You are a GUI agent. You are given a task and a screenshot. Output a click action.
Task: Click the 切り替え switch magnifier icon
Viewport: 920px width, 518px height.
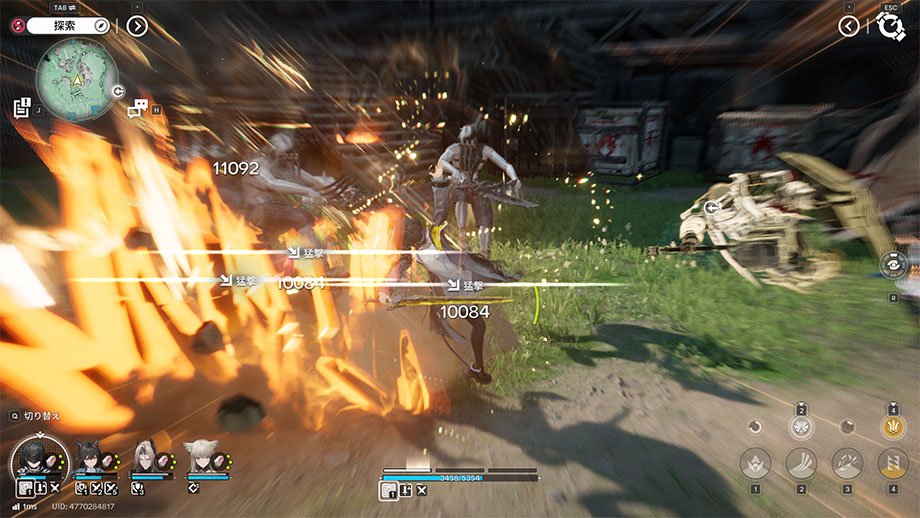(15, 415)
